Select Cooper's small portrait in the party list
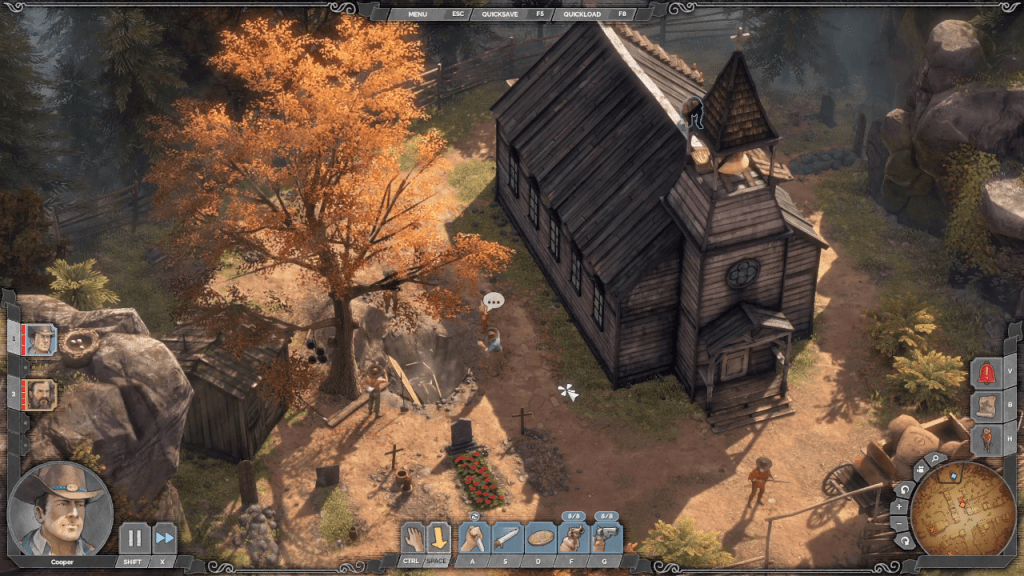 pyautogui.click(x=41, y=340)
